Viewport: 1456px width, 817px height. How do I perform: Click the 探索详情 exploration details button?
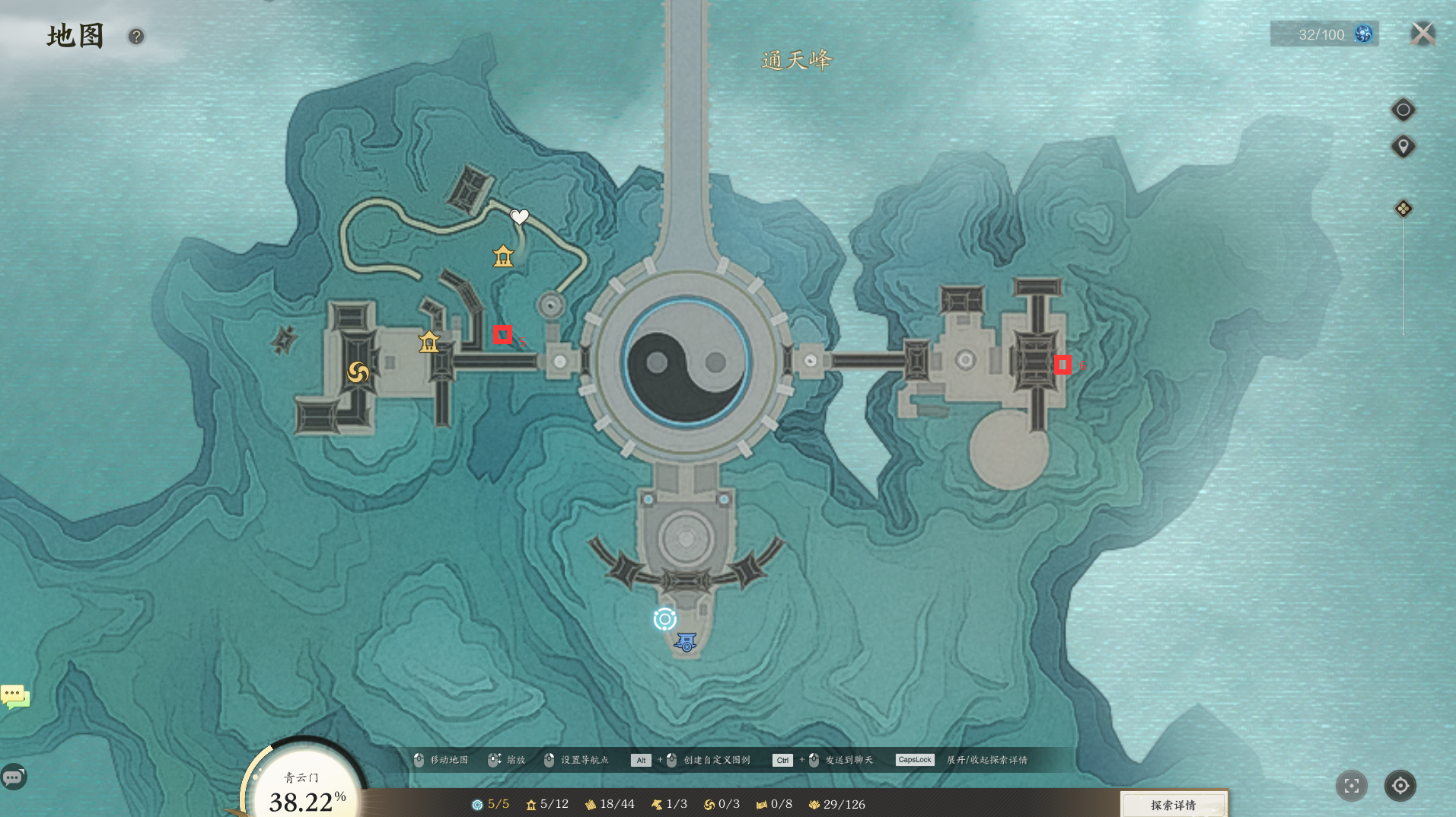pos(1173,804)
